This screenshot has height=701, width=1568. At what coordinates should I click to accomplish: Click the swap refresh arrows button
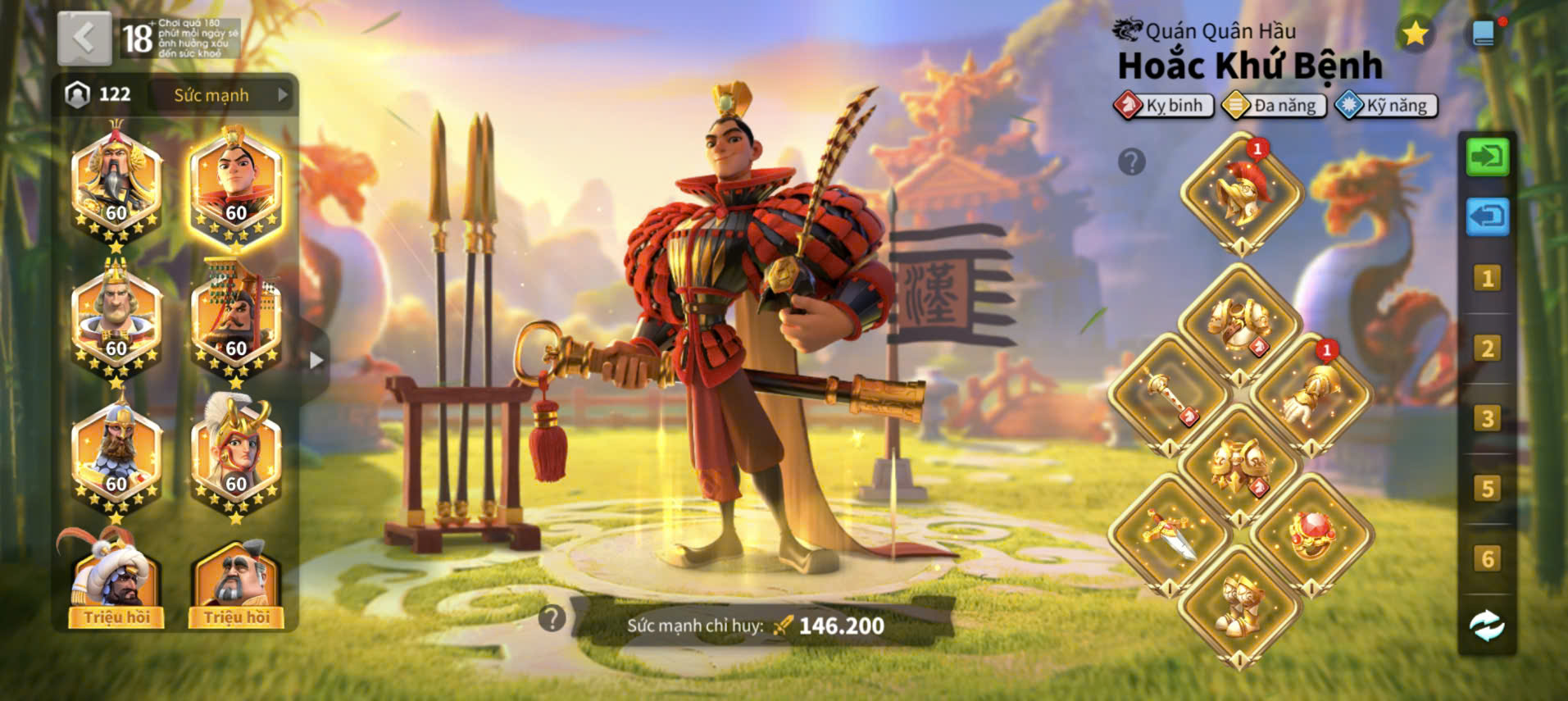[x=1487, y=626]
